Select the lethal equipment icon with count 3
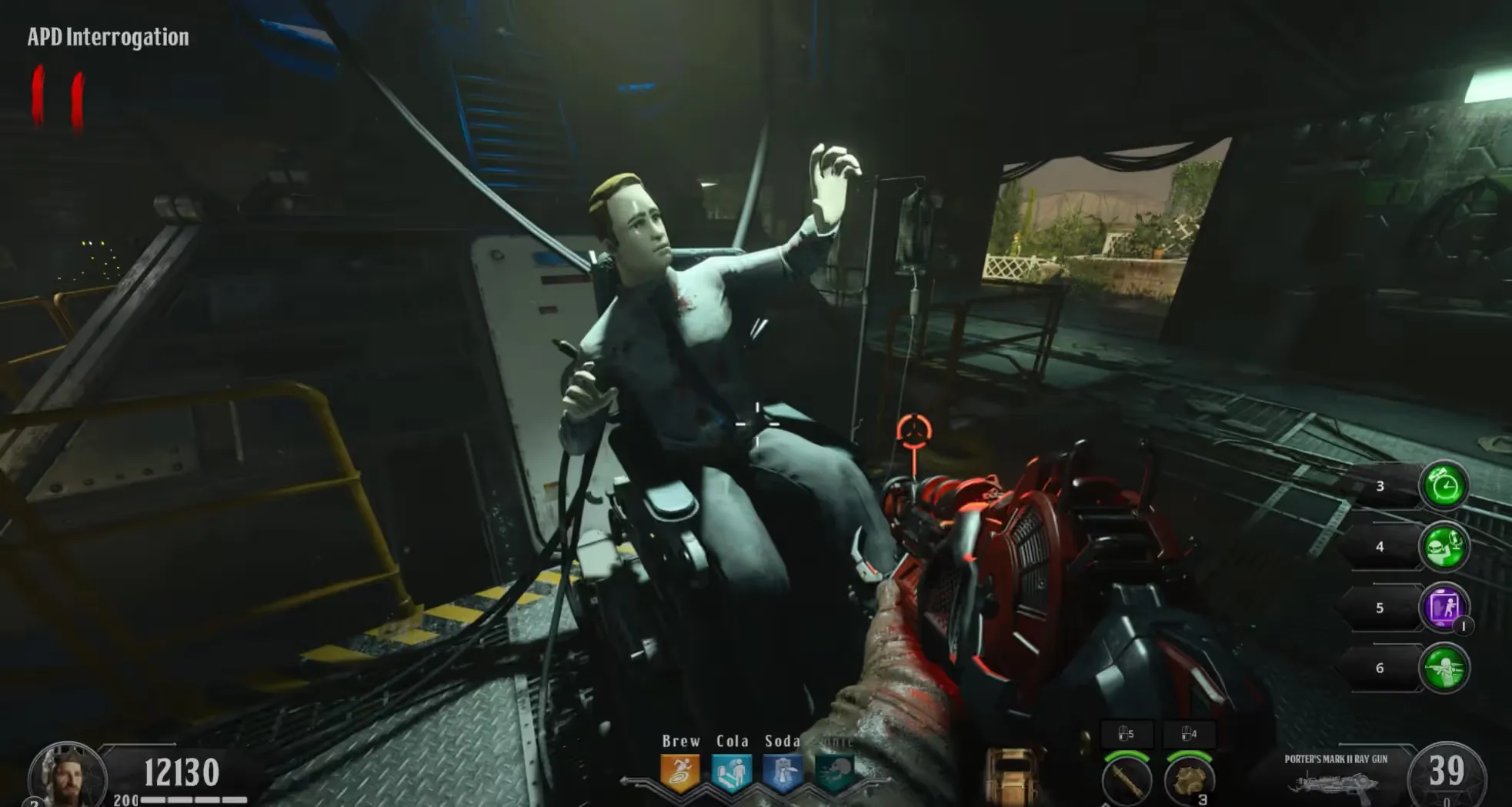The width and height of the screenshot is (1512, 807). click(1189, 779)
